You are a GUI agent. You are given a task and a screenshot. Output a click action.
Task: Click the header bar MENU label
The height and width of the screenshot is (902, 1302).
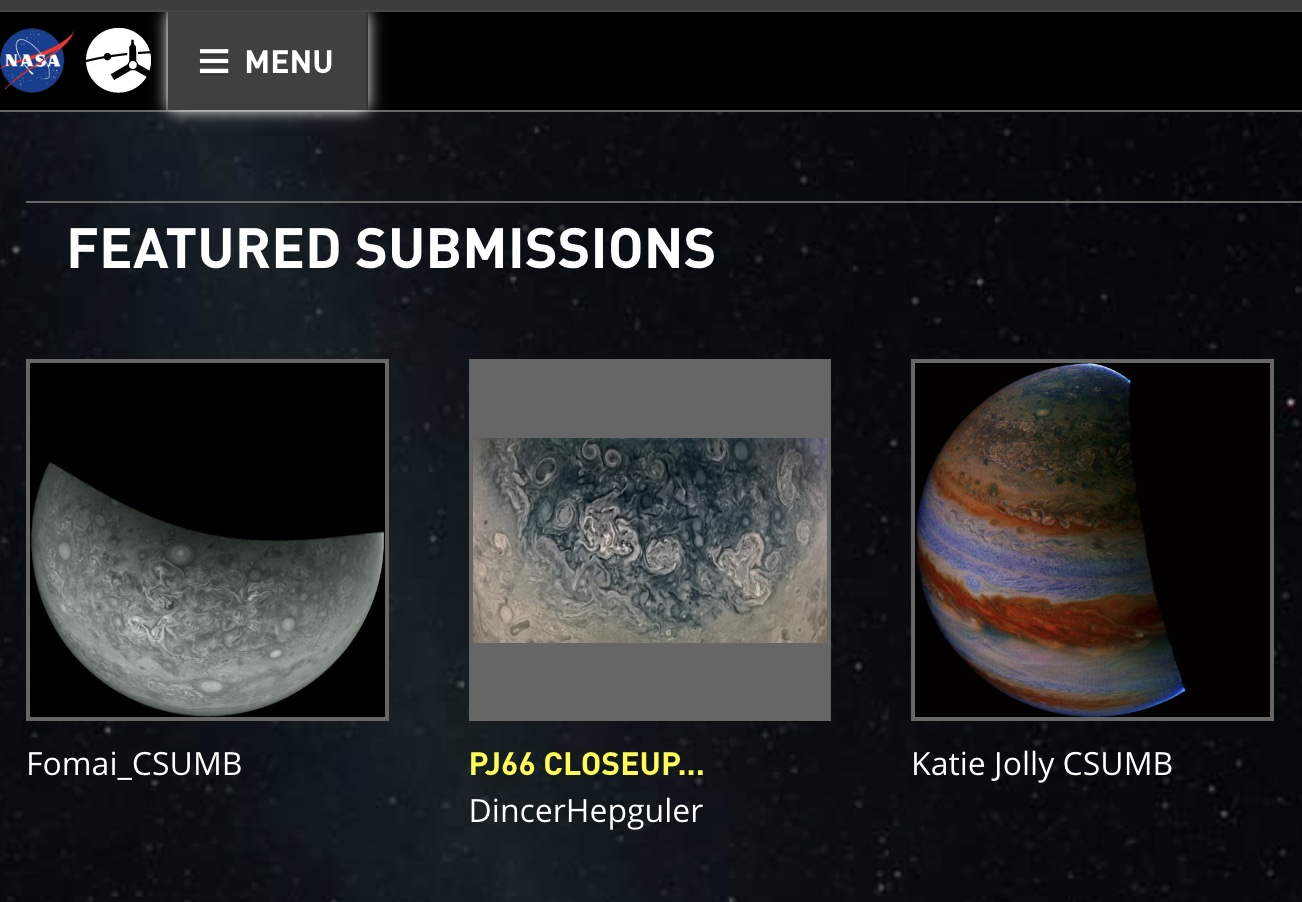pyautogui.click(x=289, y=61)
